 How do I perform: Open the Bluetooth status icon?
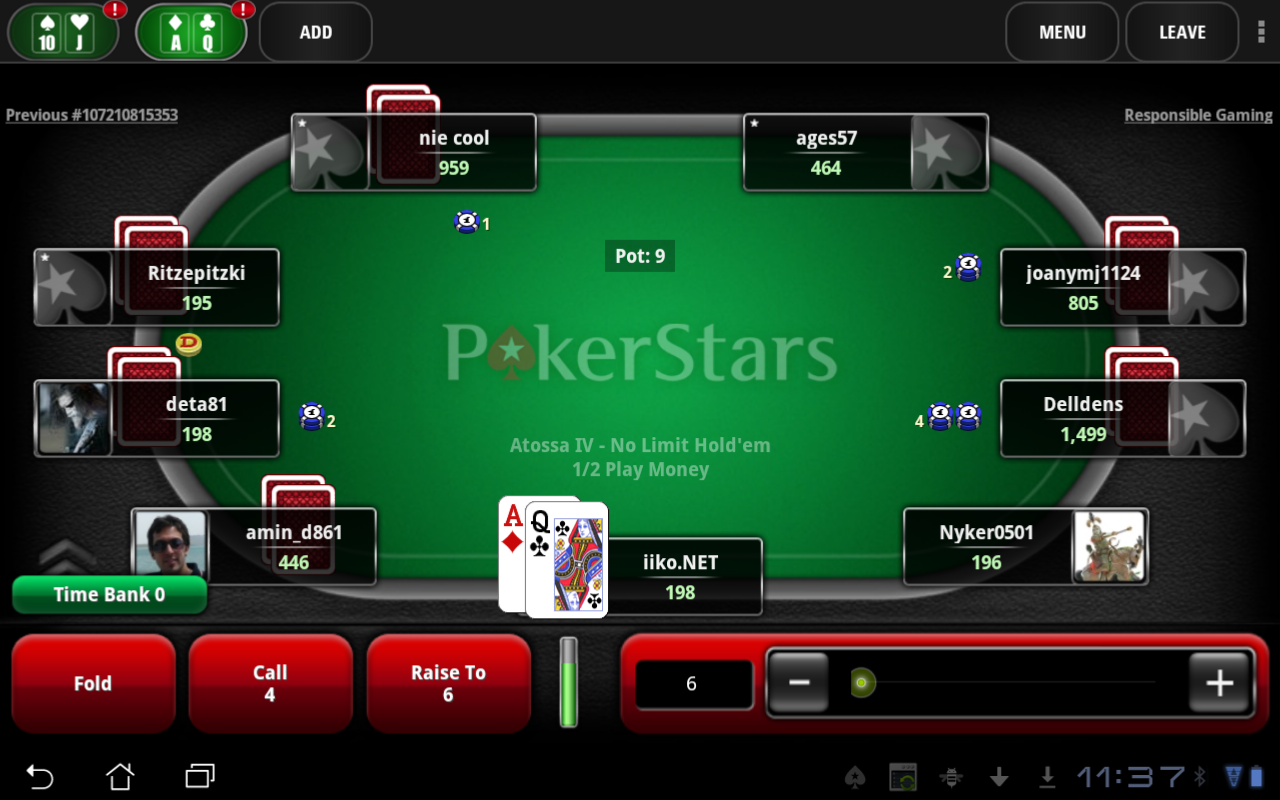click(x=1202, y=776)
